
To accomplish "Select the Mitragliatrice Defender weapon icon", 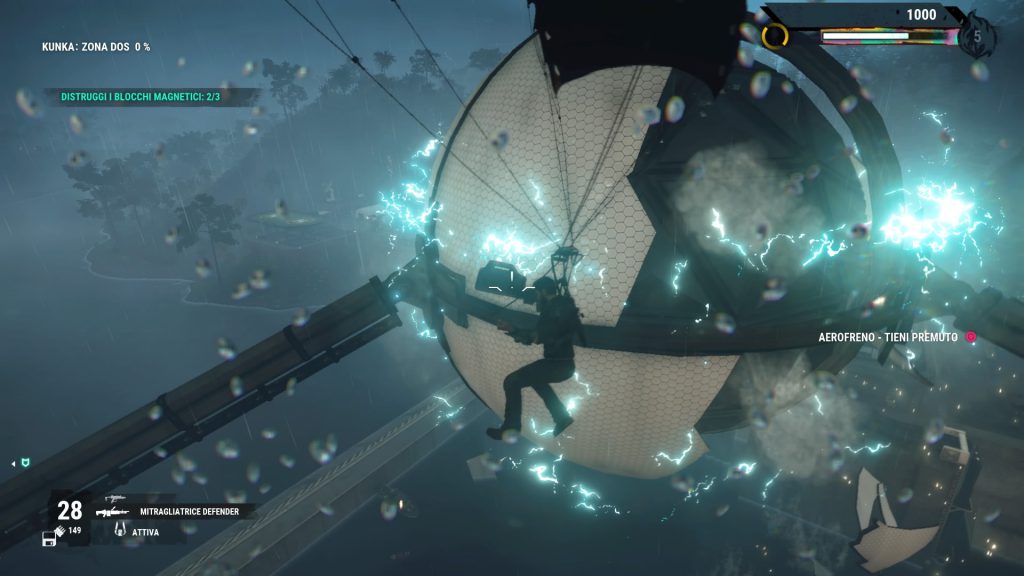I will click(114, 510).
